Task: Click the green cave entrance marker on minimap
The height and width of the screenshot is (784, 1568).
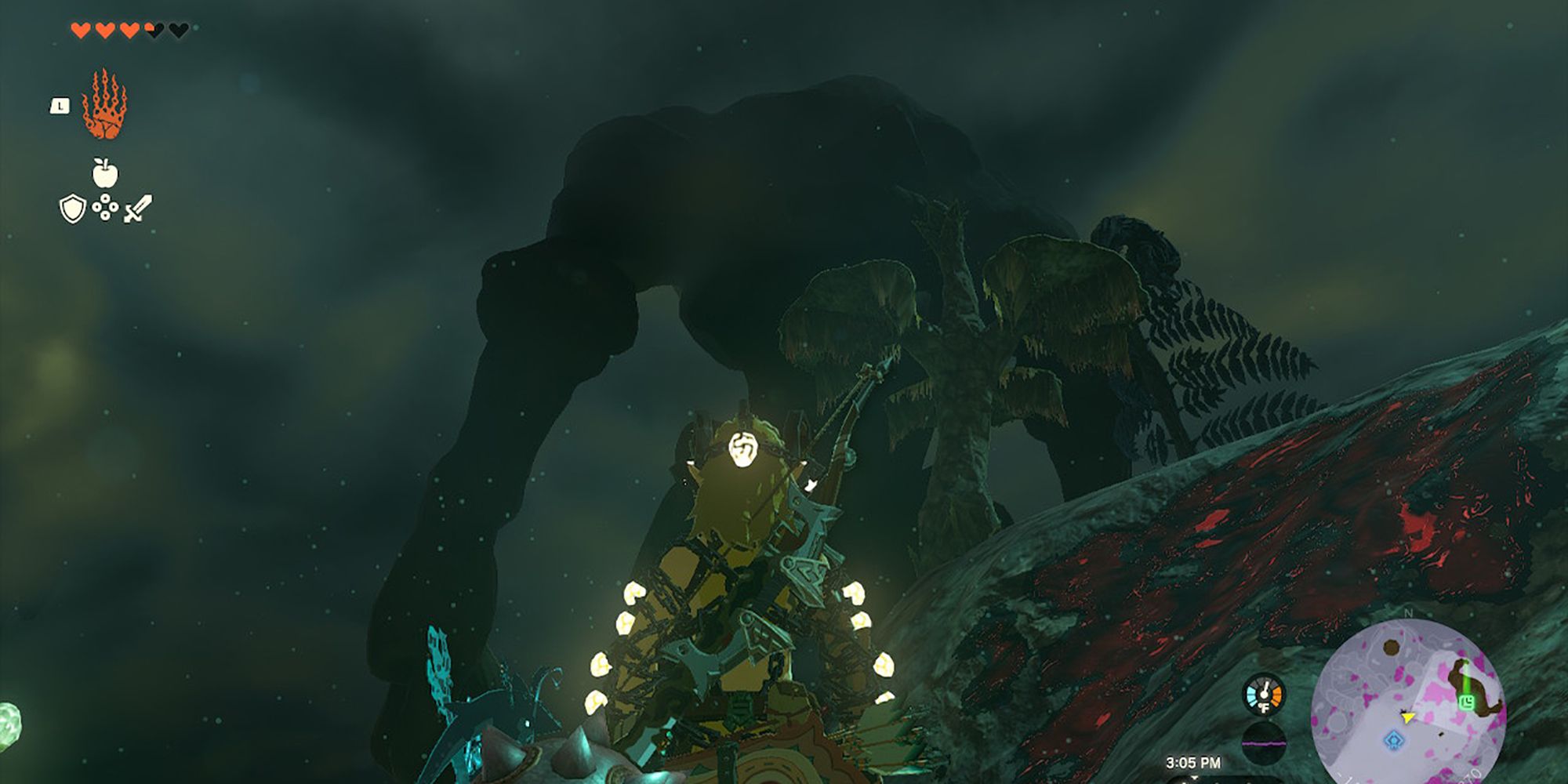Action: [1467, 701]
